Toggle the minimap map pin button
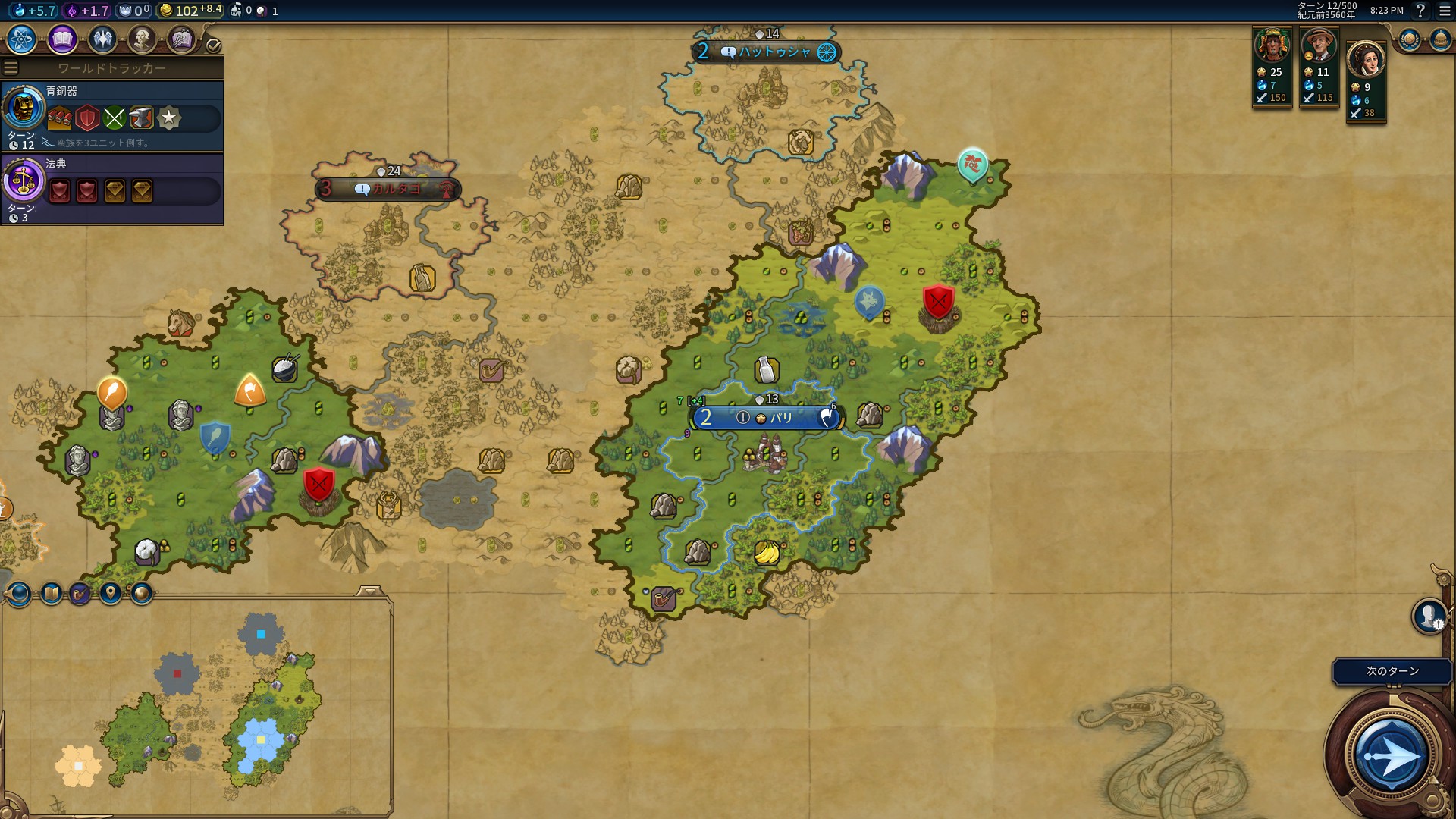The height and width of the screenshot is (819, 1456). pos(111,593)
